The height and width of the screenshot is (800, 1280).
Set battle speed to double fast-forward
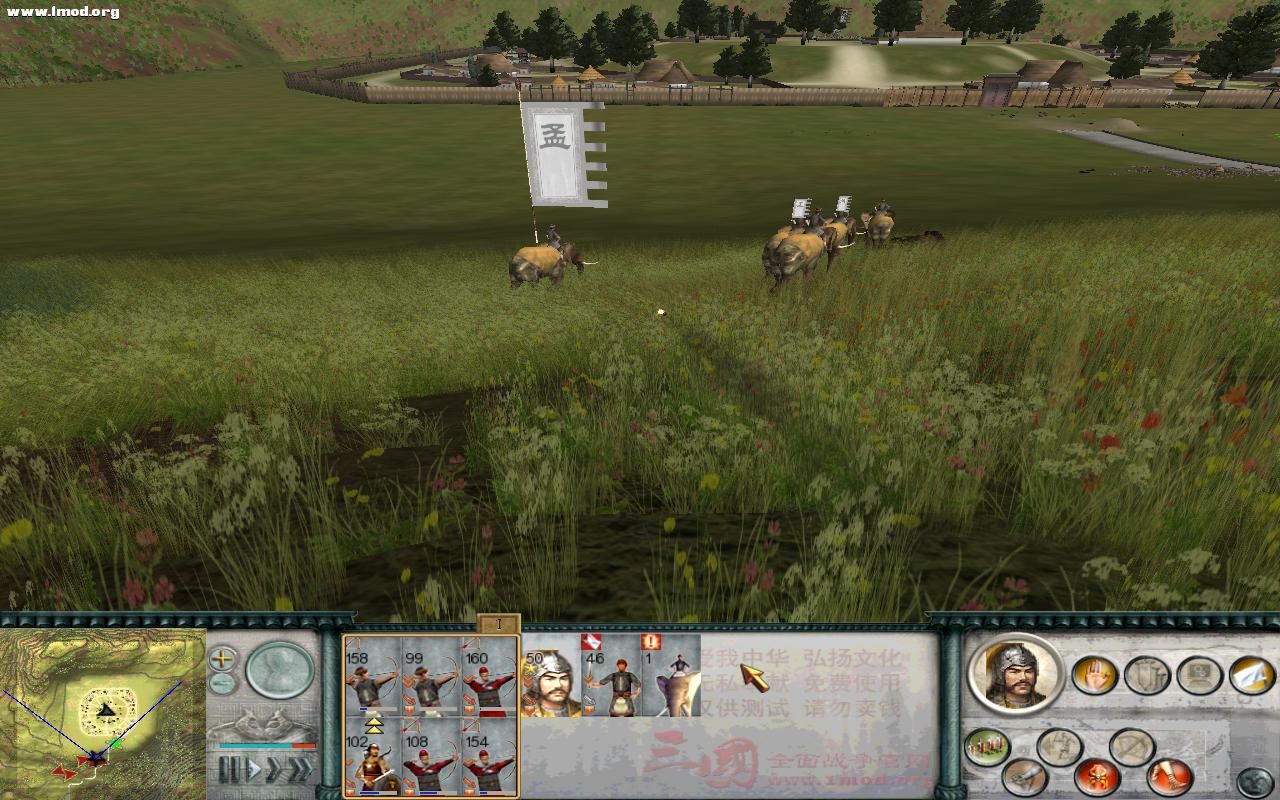274,770
